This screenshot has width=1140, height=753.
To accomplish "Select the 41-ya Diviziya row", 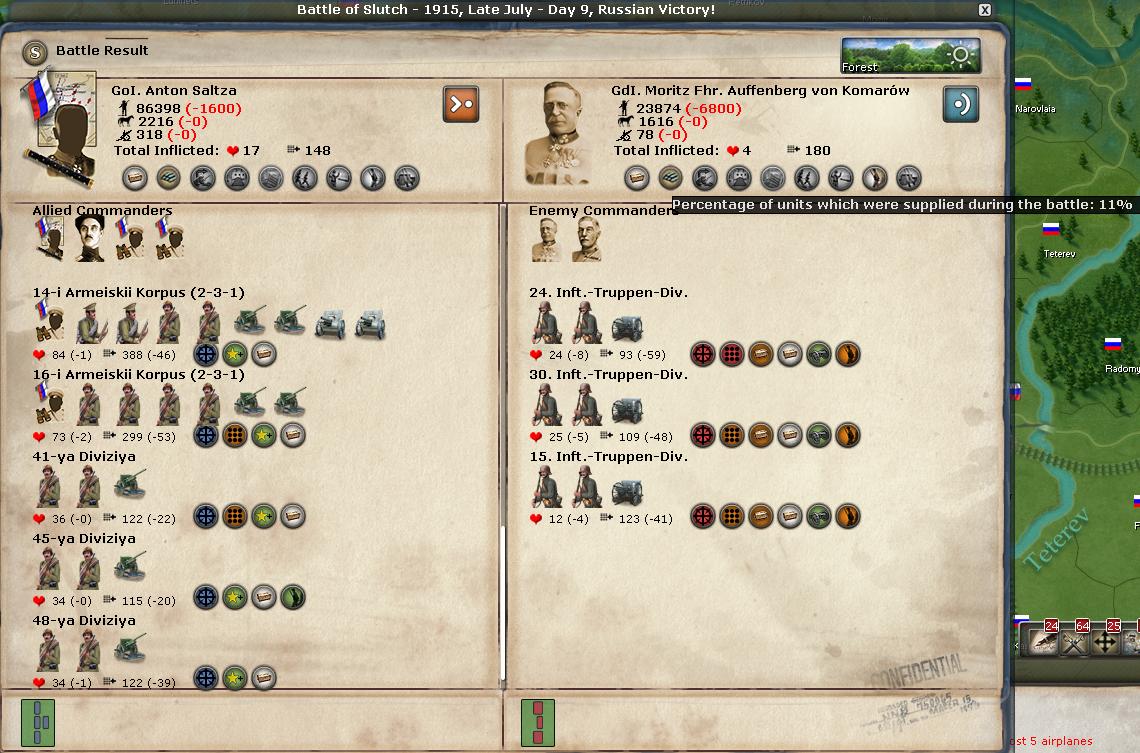I will coord(84,457).
